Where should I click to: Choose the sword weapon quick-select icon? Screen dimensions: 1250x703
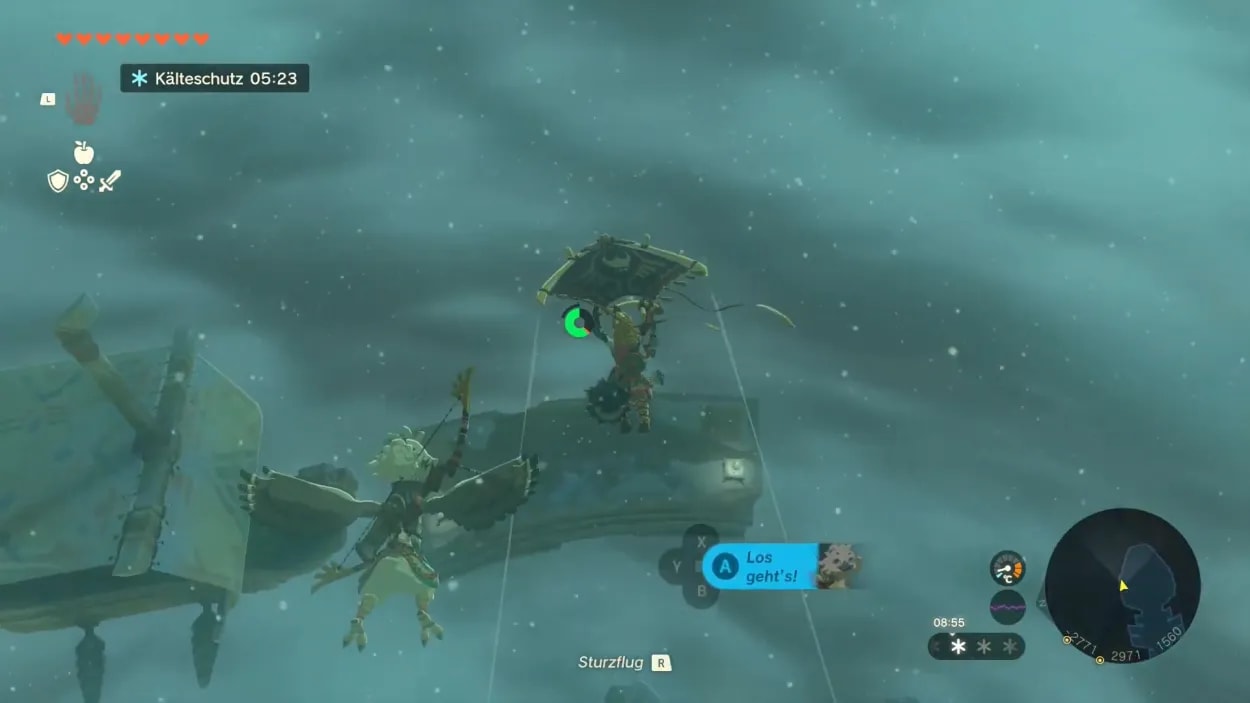[110, 181]
